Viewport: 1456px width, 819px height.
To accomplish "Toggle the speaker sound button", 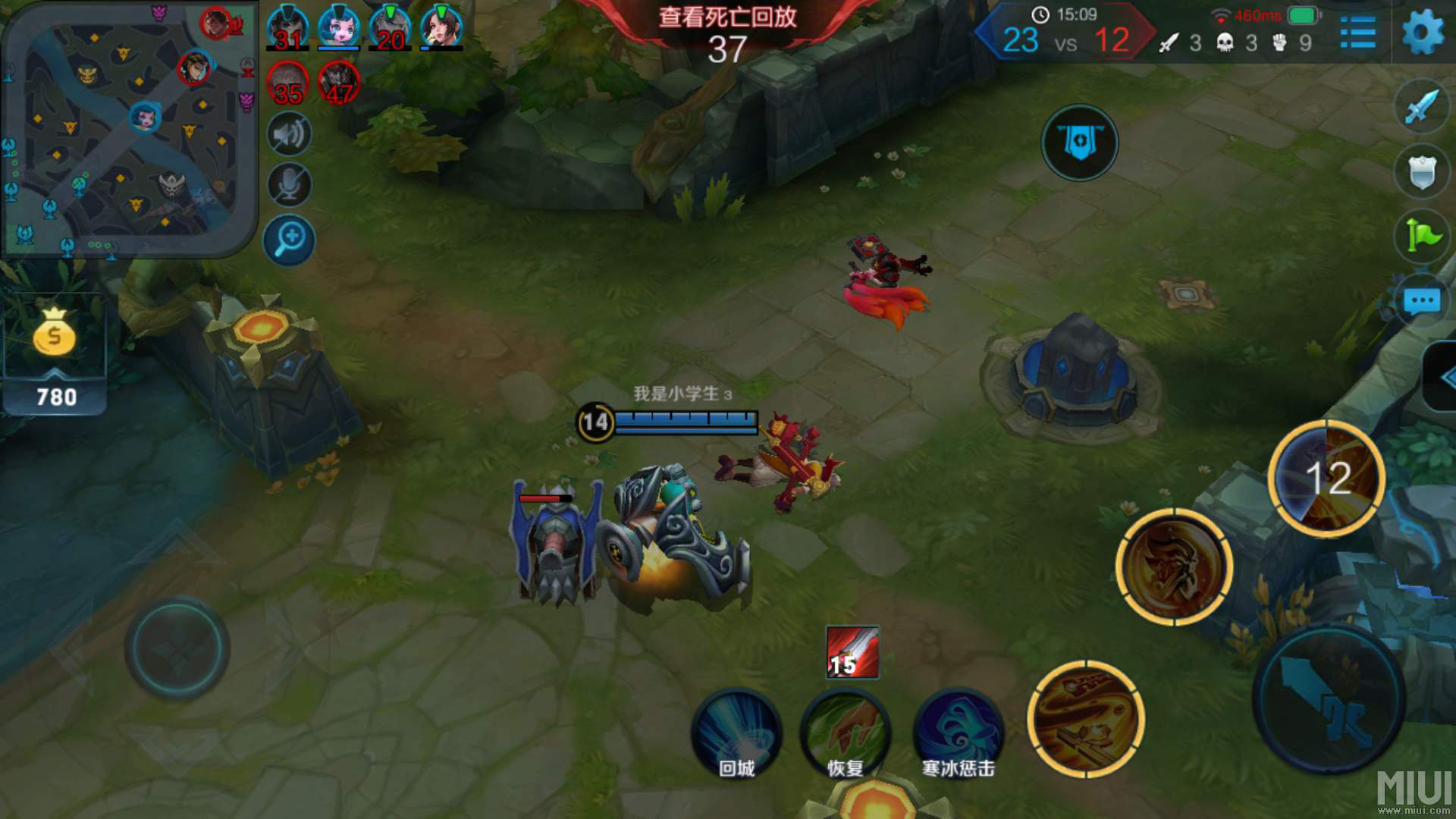I will point(289,135).
